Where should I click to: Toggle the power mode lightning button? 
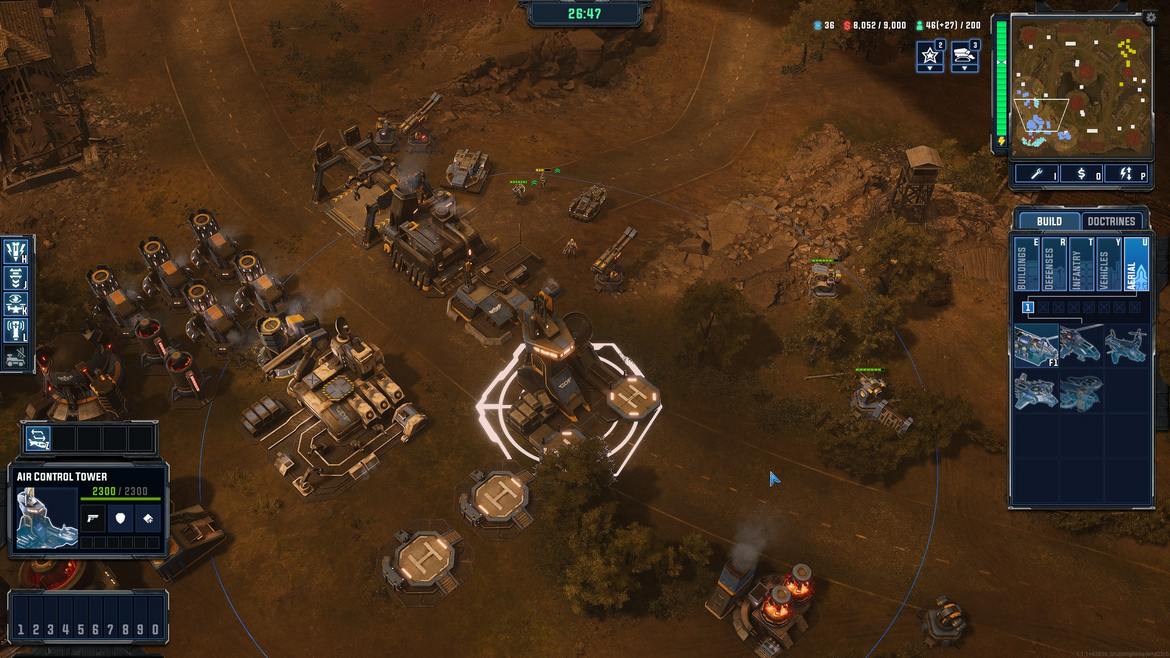[1126, 174]
